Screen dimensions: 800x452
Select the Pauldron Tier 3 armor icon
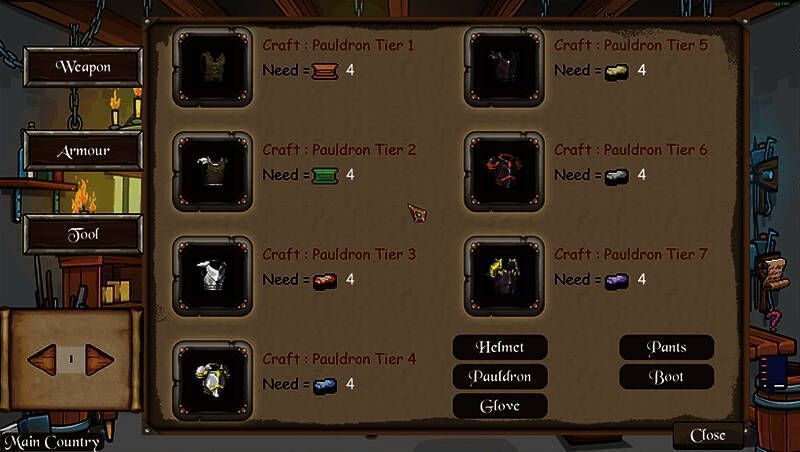coord(211,275)
